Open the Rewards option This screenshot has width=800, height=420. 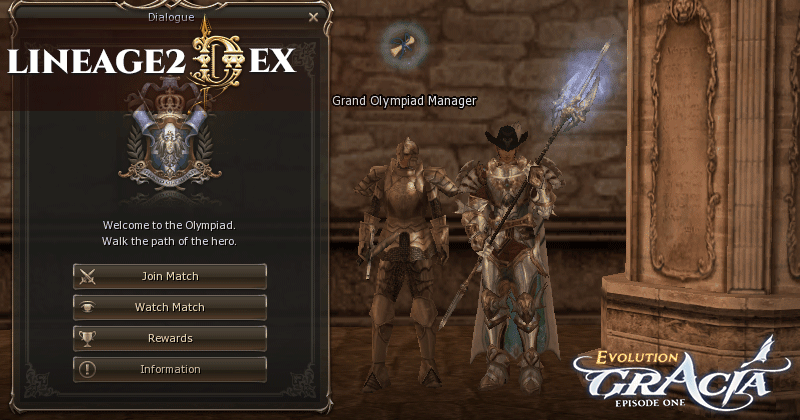170,338
